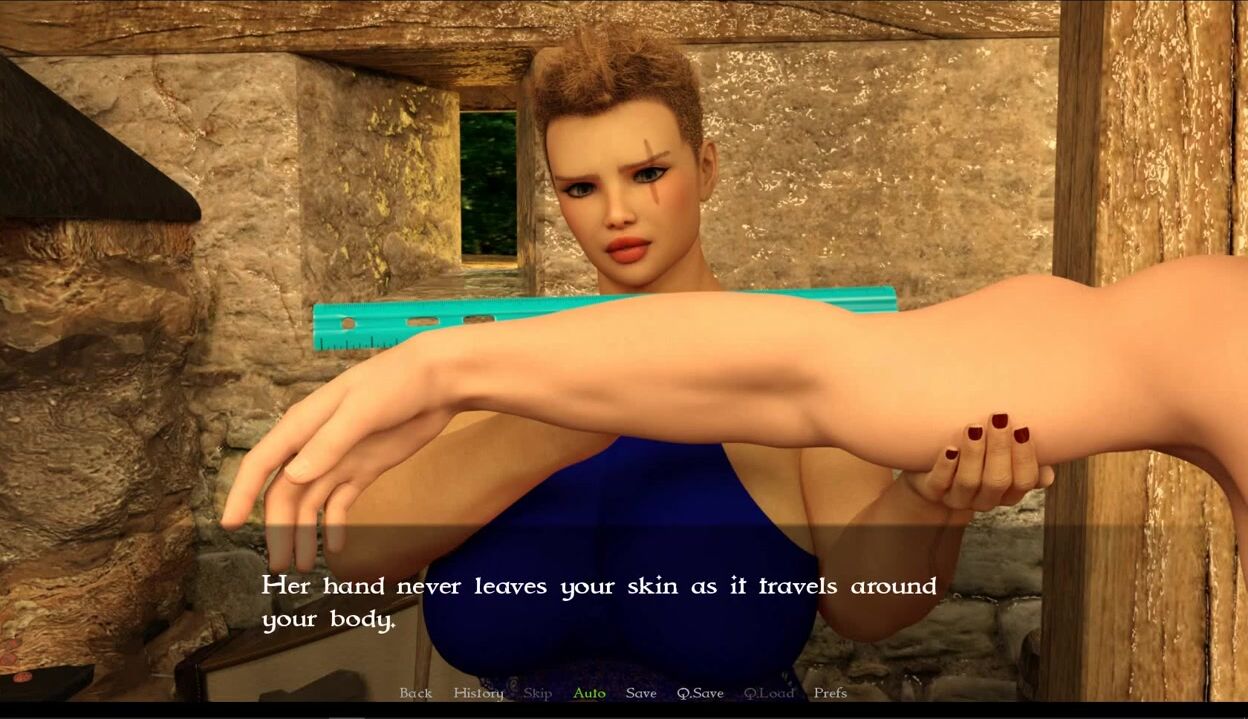The width and height of the screenshot is (1248, 719).
Task: Go Back one dialogue line
Action: (x=416, y=693)
